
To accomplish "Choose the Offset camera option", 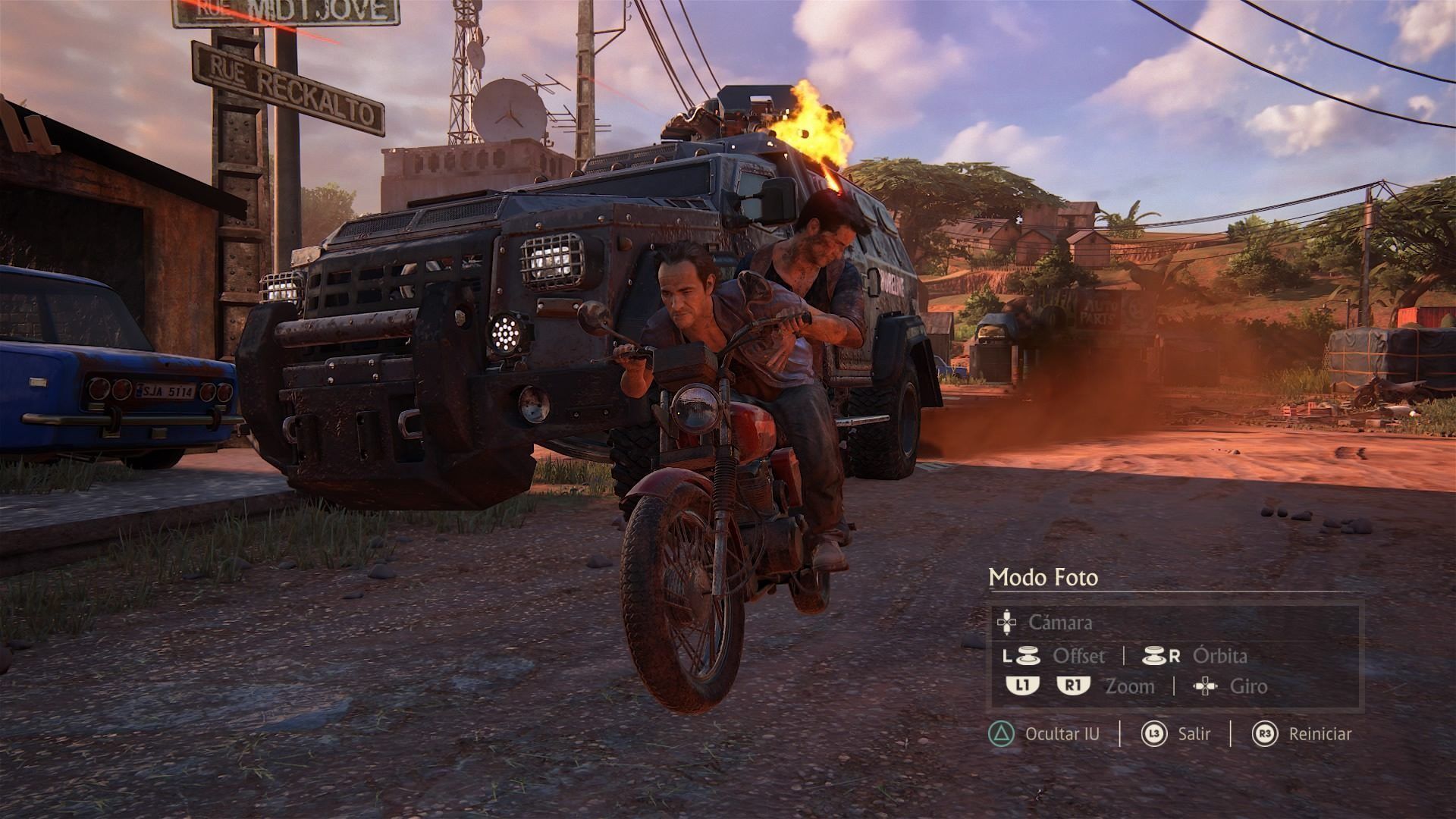I will coord(1078,656).
